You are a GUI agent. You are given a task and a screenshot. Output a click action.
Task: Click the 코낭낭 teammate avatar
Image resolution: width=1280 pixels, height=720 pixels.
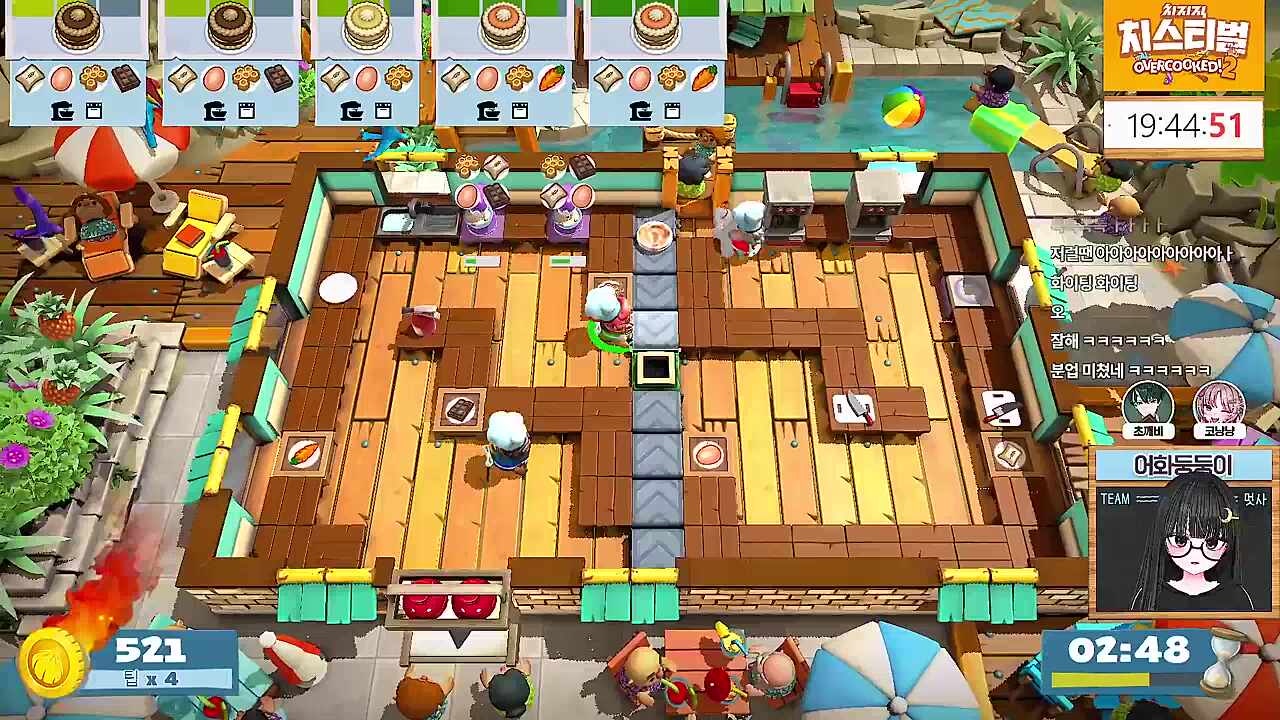(1219, 406)
